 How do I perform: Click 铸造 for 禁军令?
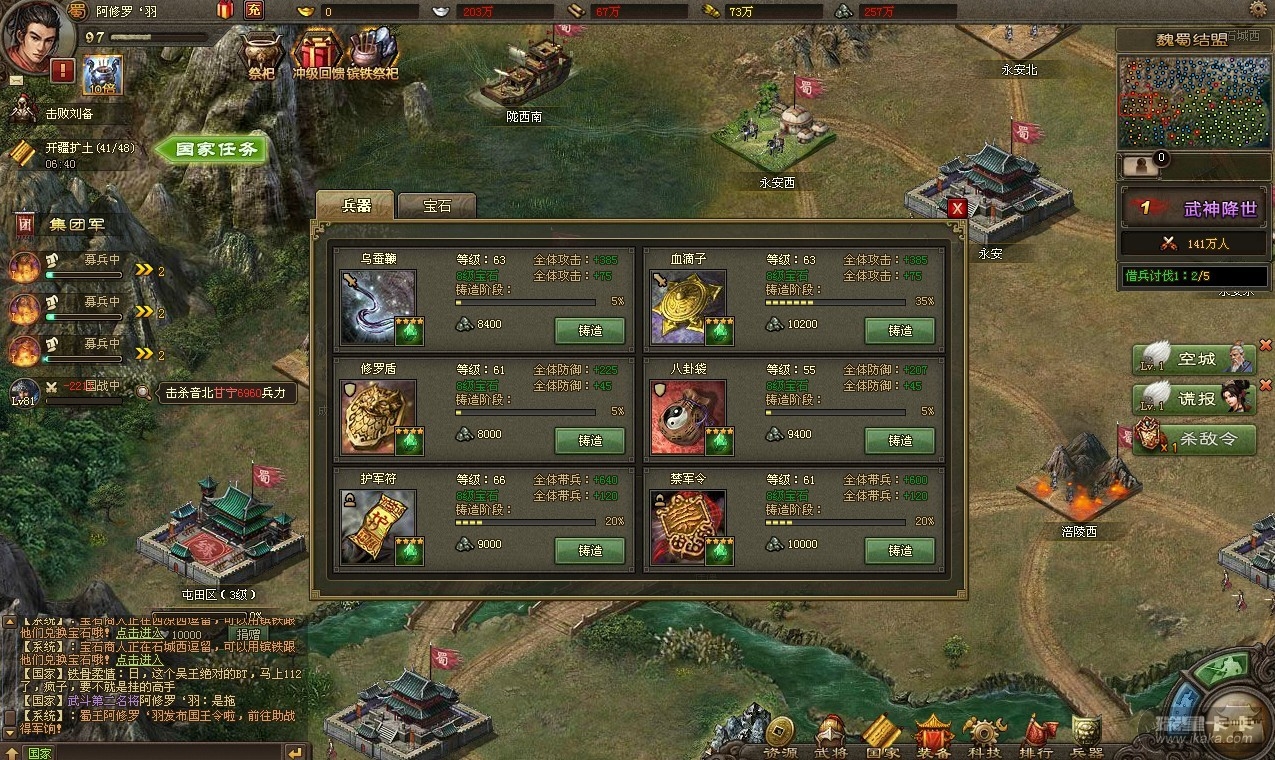click(900, 550)
